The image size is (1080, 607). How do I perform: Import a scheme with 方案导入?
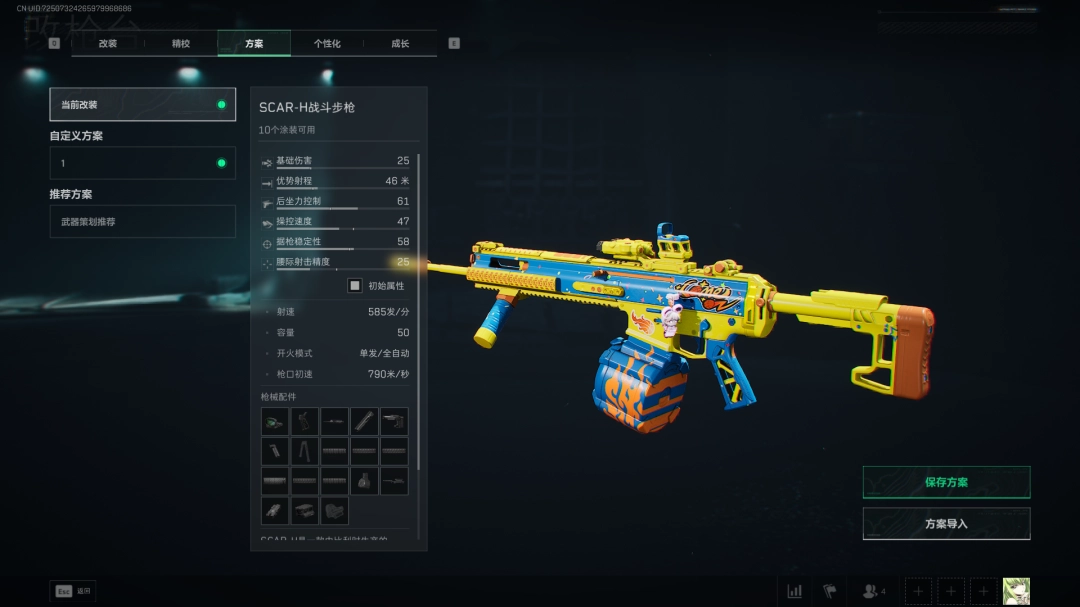click(x=946, y=524)
